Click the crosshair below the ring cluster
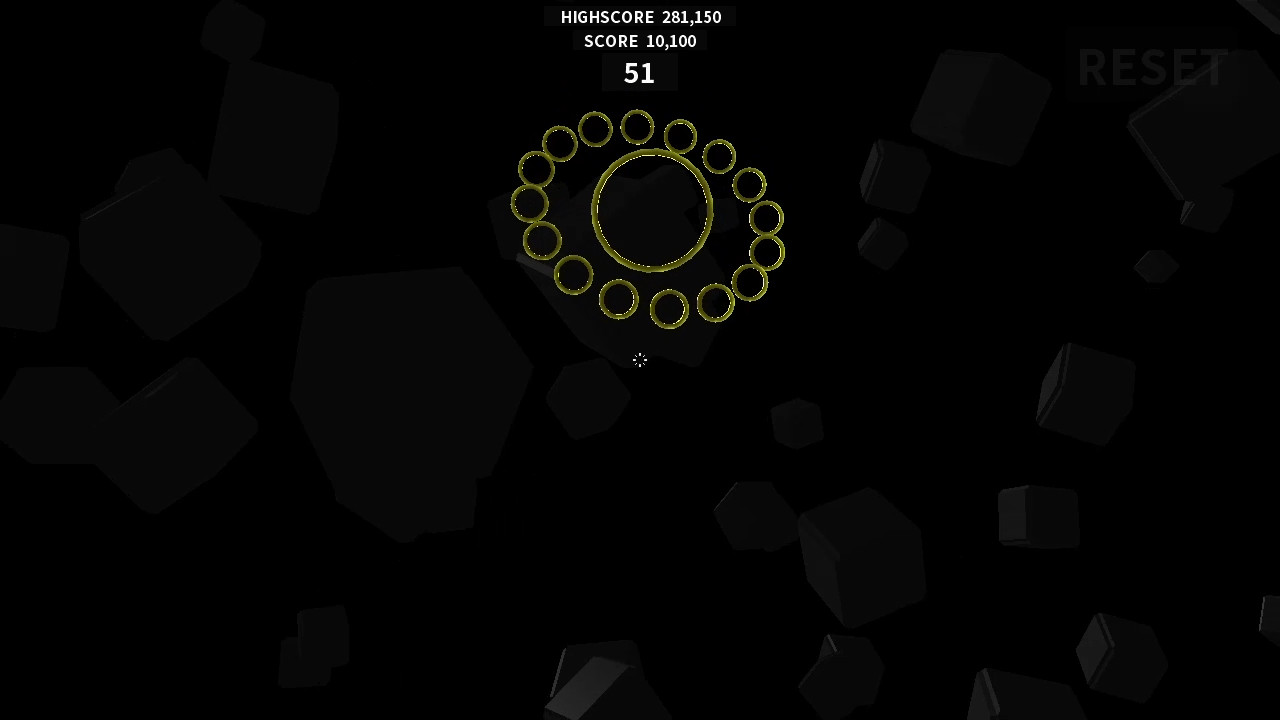This screenshot has height=720, width=1280. (640, 361)
